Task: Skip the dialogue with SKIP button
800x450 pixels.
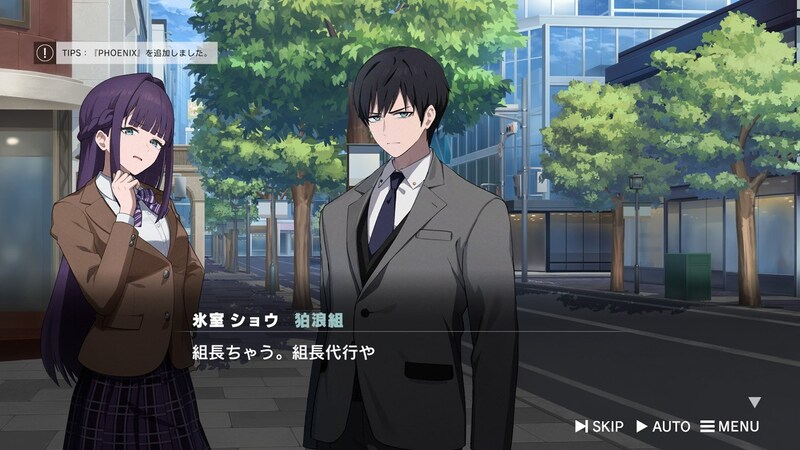Action: click(x=599, y=427)
